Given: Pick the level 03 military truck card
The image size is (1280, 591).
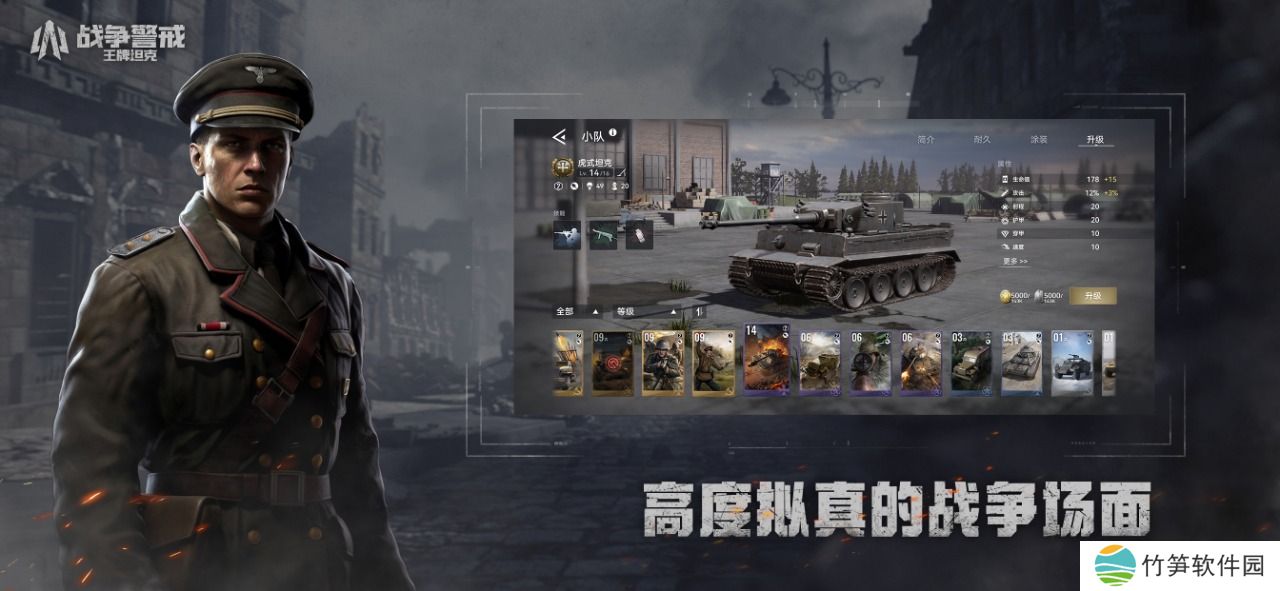Looking at the screenshot, I should [x=970, y=362].
